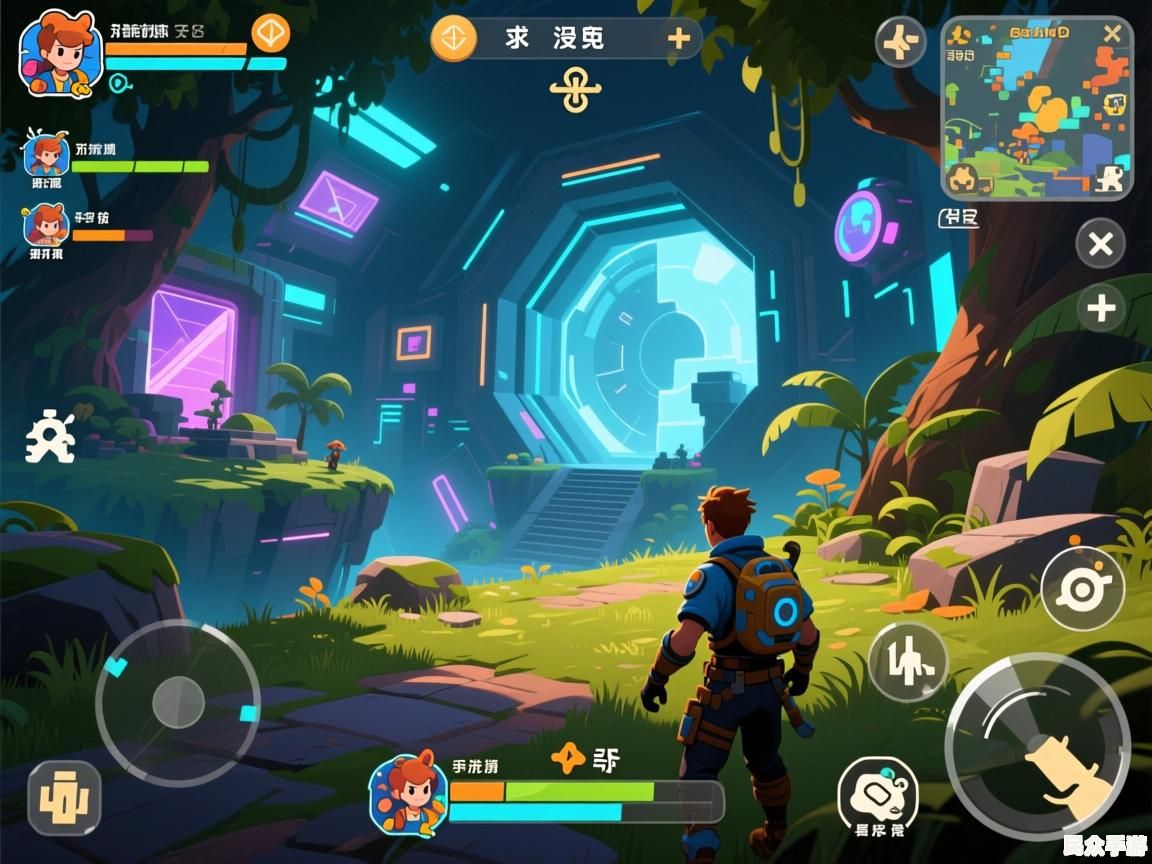1152x864 pixels.
Task: Close the minimap with its X
Action: [1112, 34]
